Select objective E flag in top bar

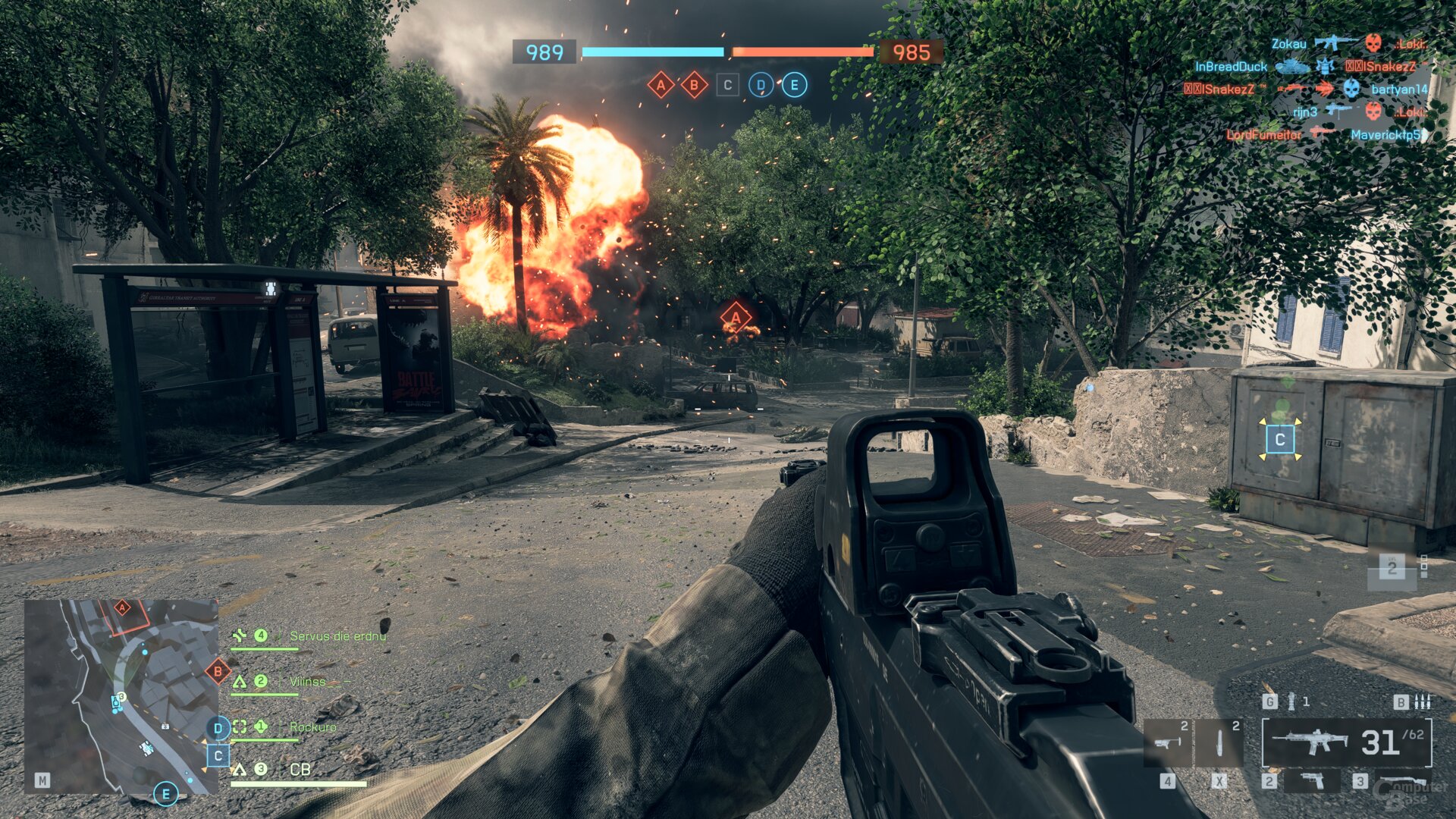(x=794, y=85)
